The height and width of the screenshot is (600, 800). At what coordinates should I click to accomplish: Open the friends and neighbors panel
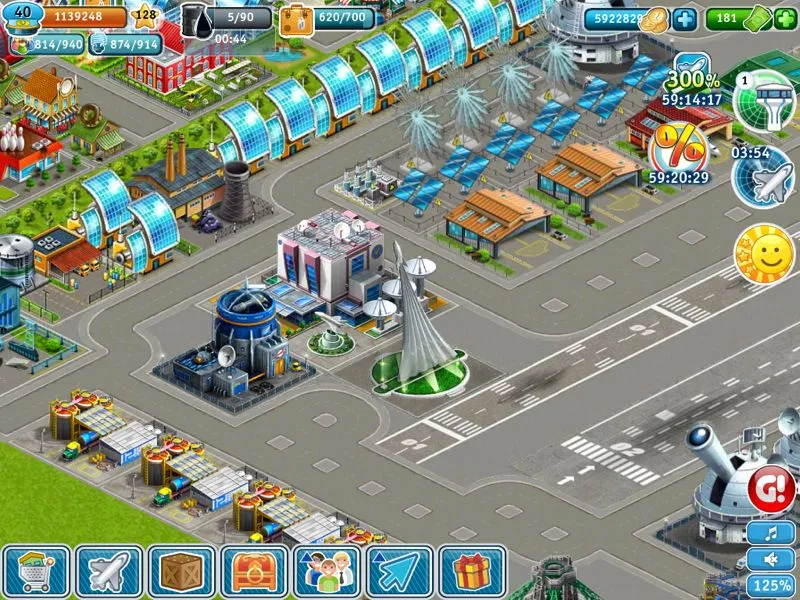(x=327, y=571)
